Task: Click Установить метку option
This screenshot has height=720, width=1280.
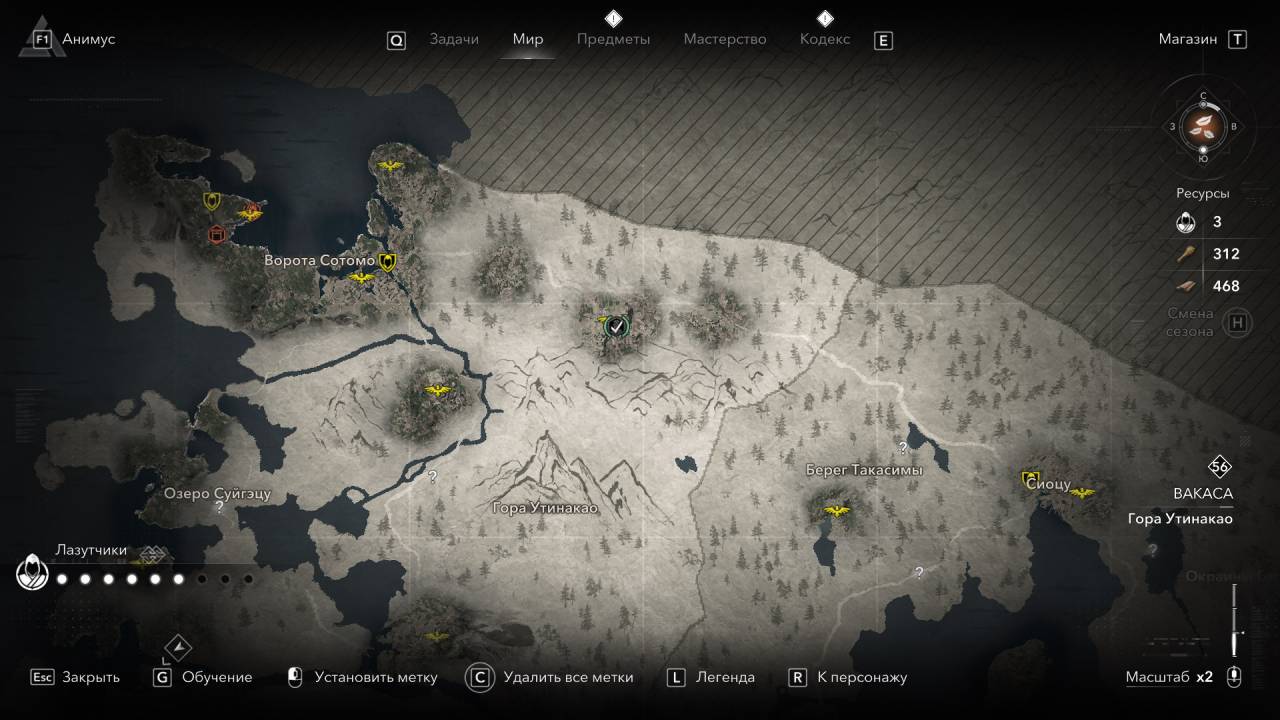Action: coord(375,677)
